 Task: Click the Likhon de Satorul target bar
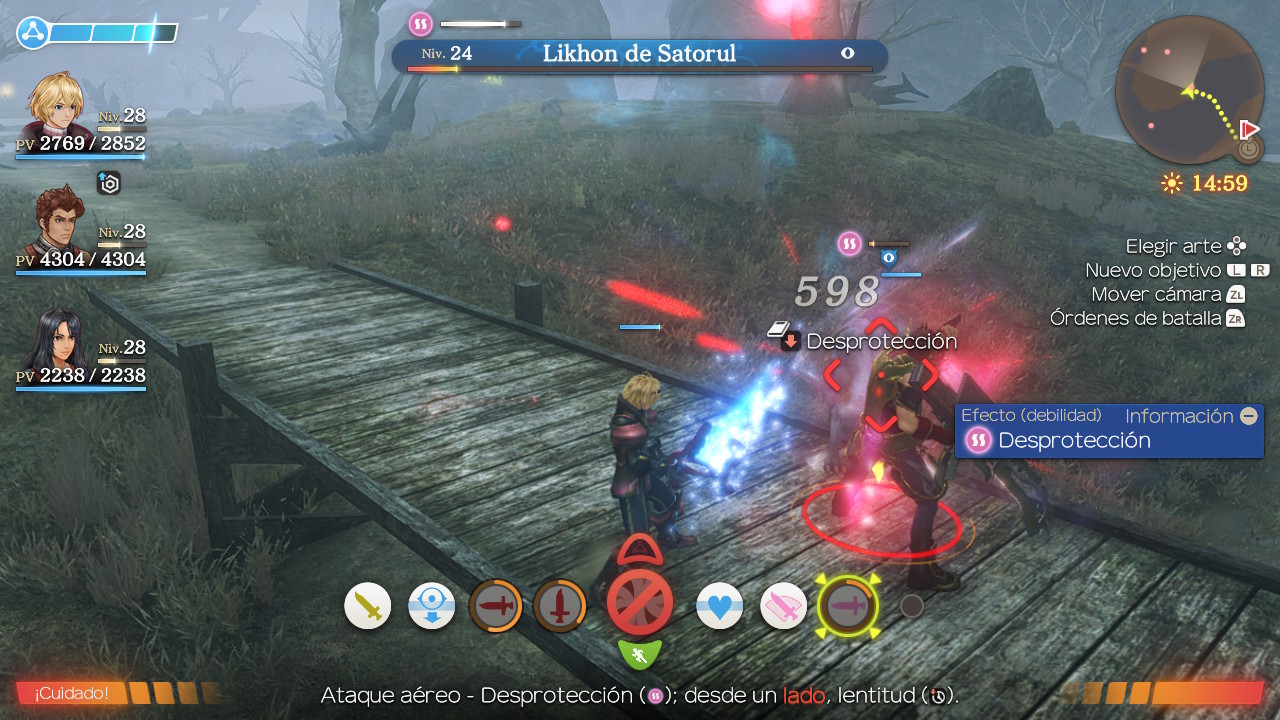pos(640,54)
